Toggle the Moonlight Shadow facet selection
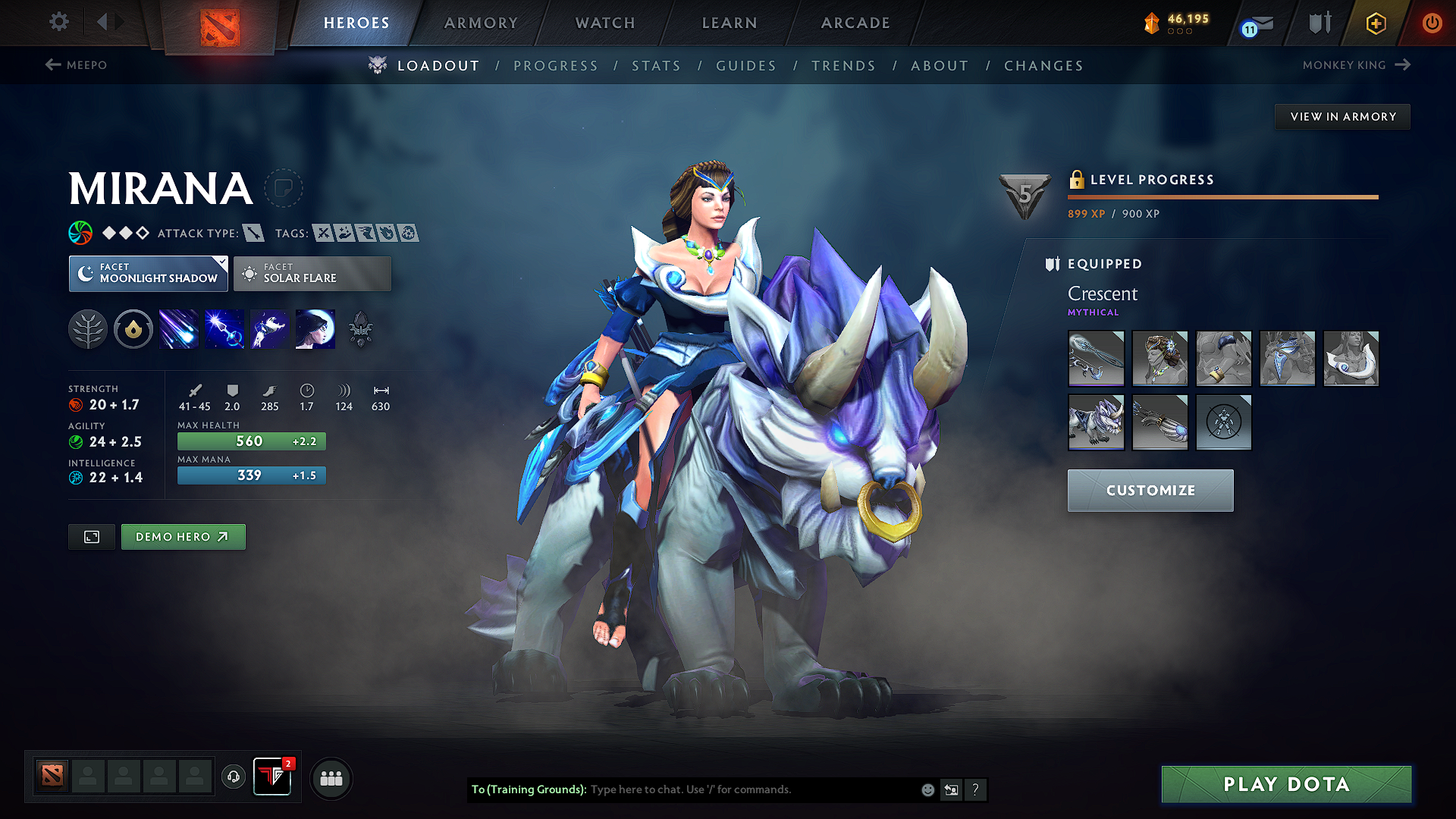 [148, 273]
